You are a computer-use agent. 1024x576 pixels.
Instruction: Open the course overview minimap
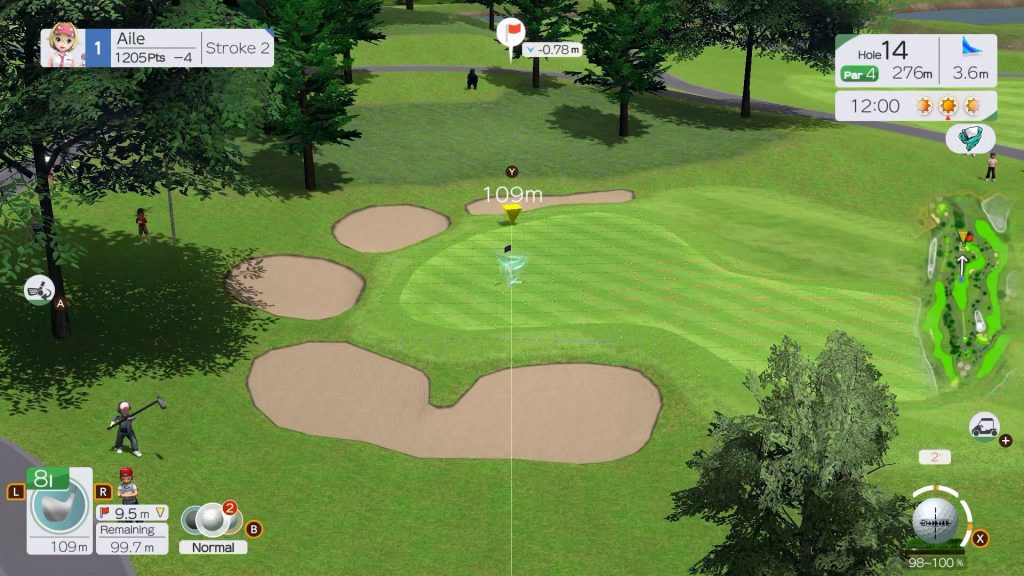click(x=965, y=291)
